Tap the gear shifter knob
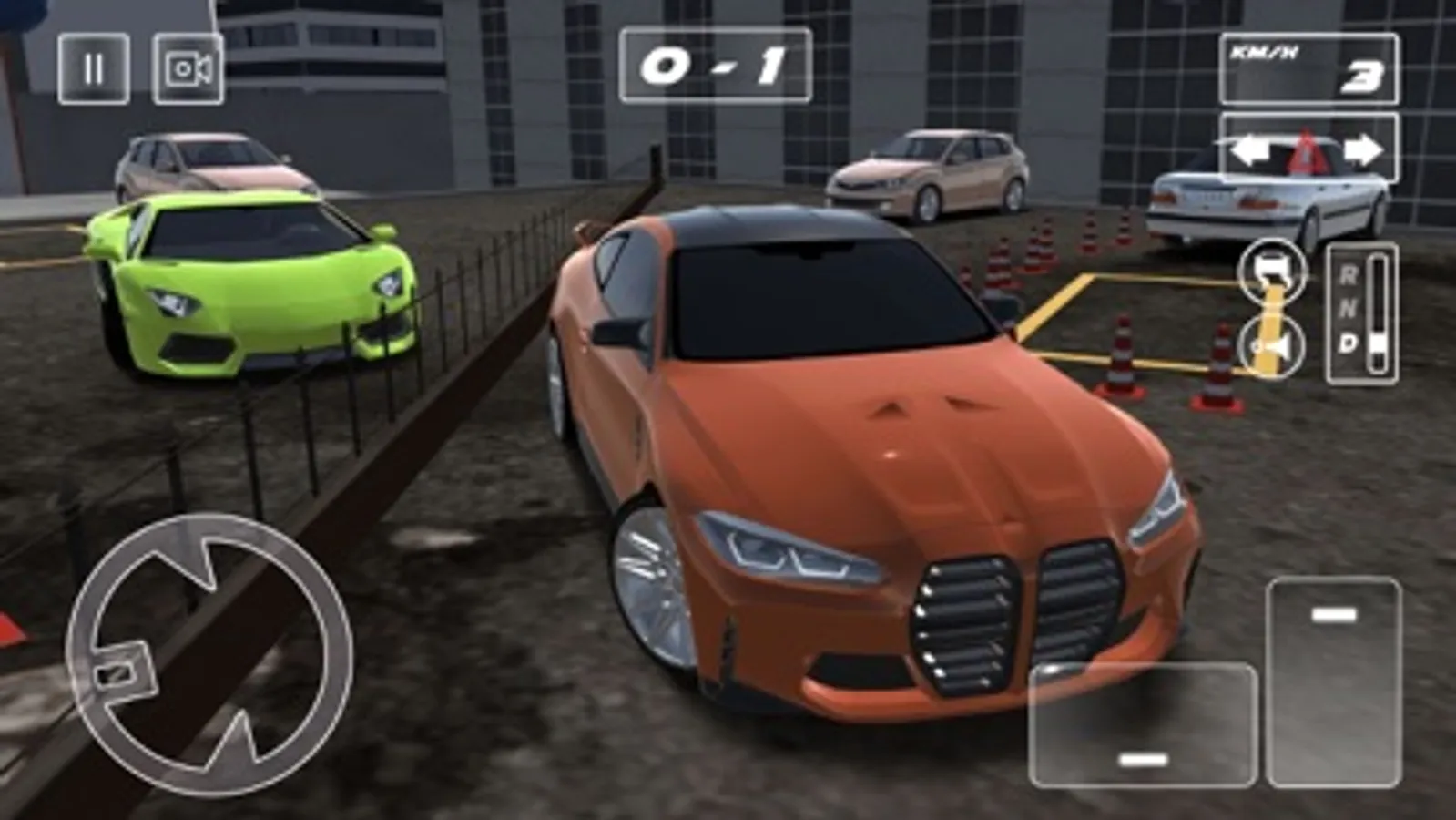 click(x=1378, y=341)
